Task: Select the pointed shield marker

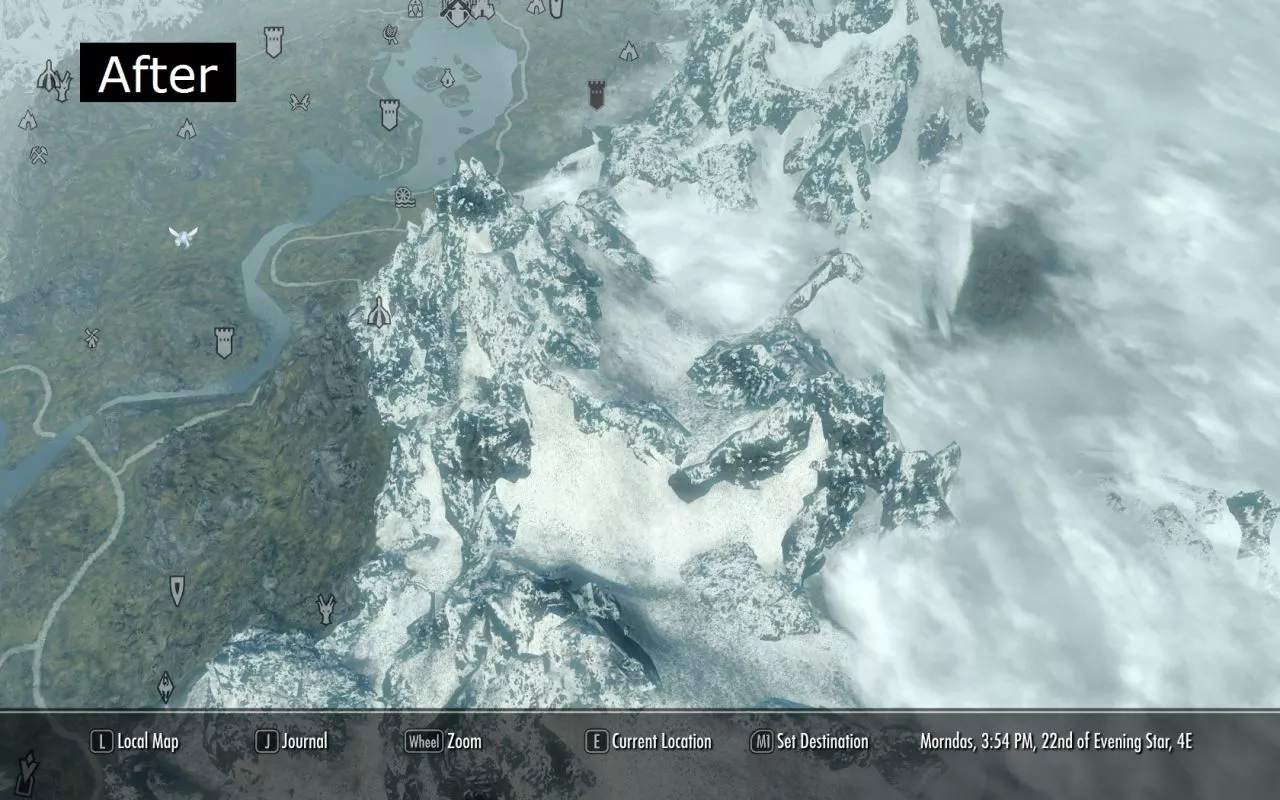Action: coord(177,590)
